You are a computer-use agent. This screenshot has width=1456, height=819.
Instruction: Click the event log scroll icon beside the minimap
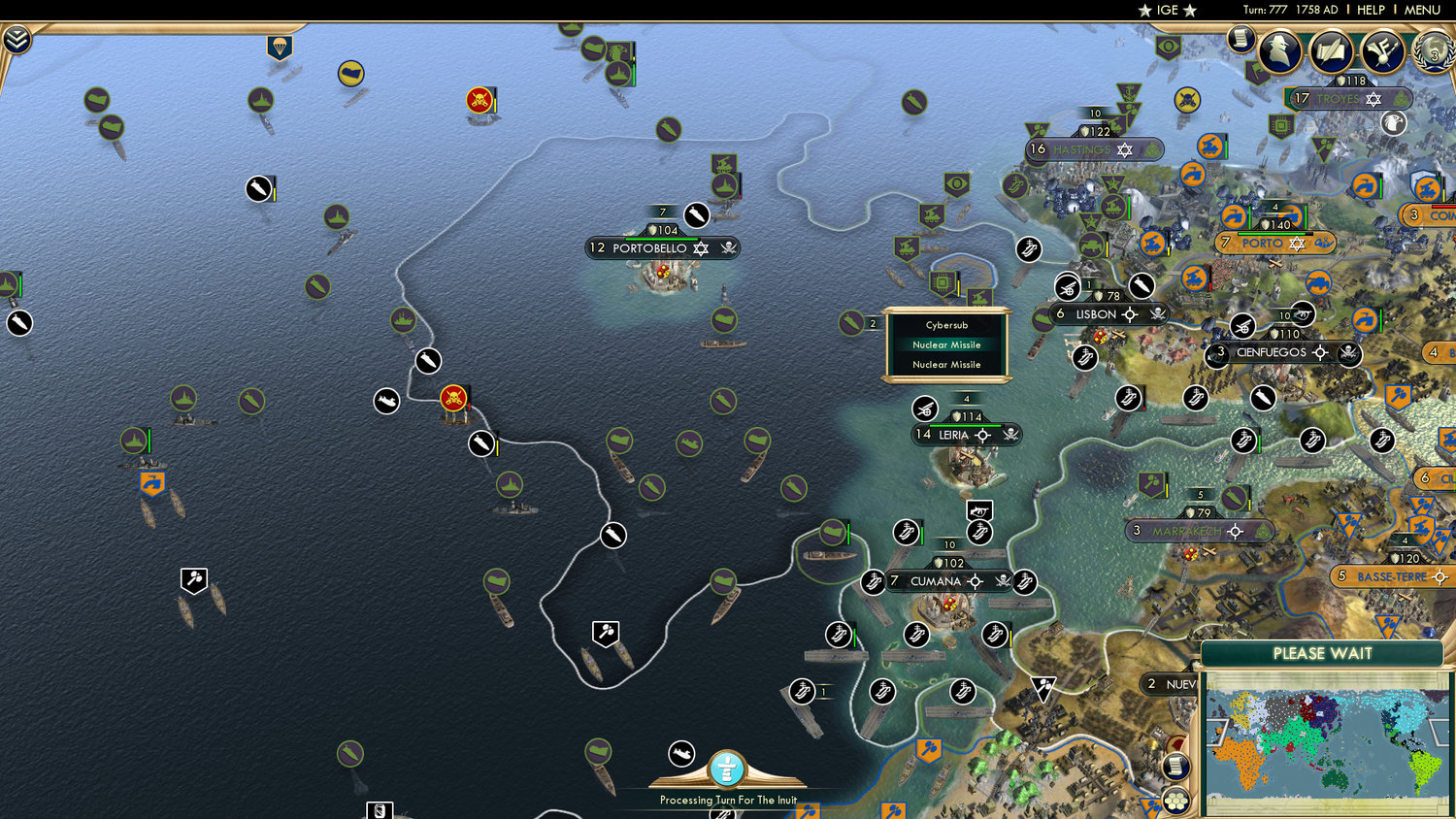1176,766
